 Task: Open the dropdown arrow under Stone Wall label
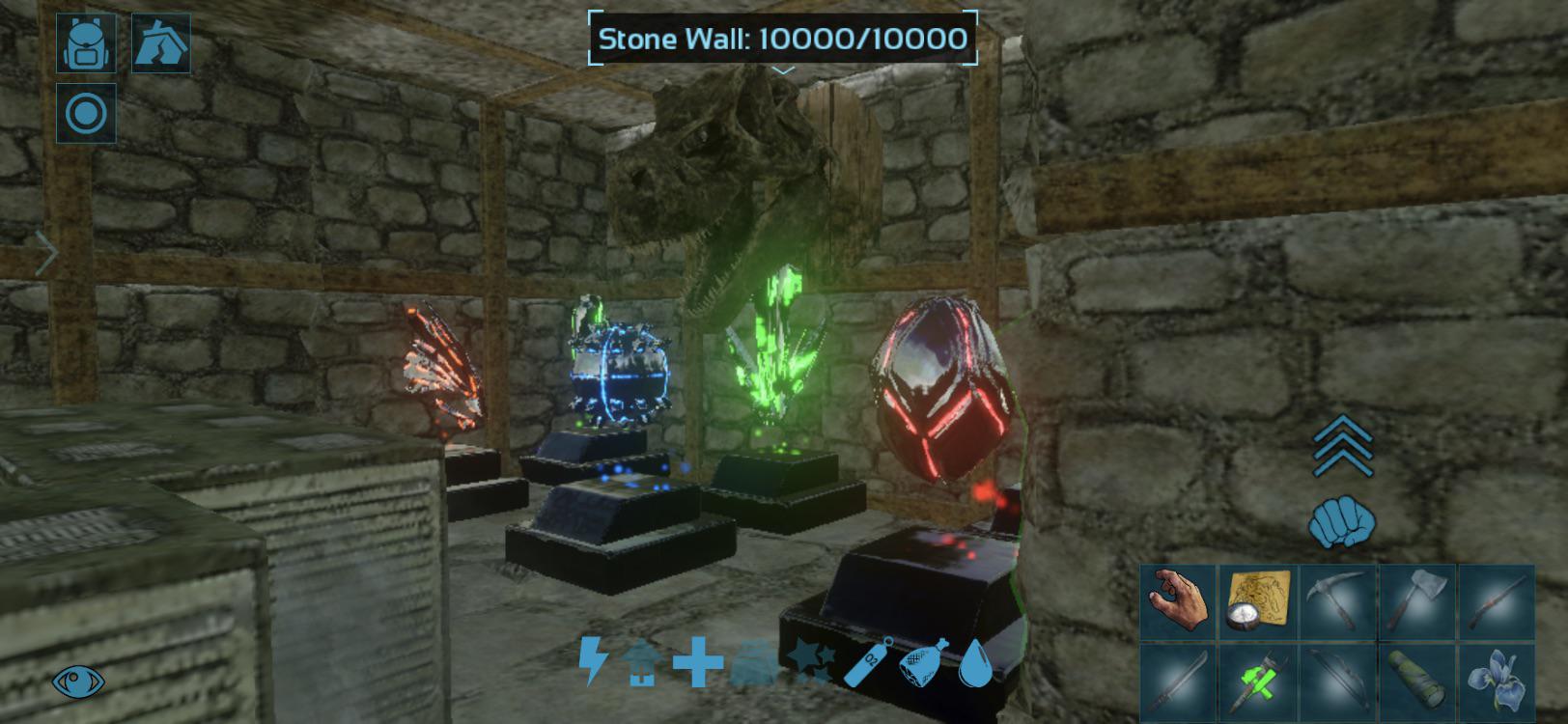click(784, 69)
